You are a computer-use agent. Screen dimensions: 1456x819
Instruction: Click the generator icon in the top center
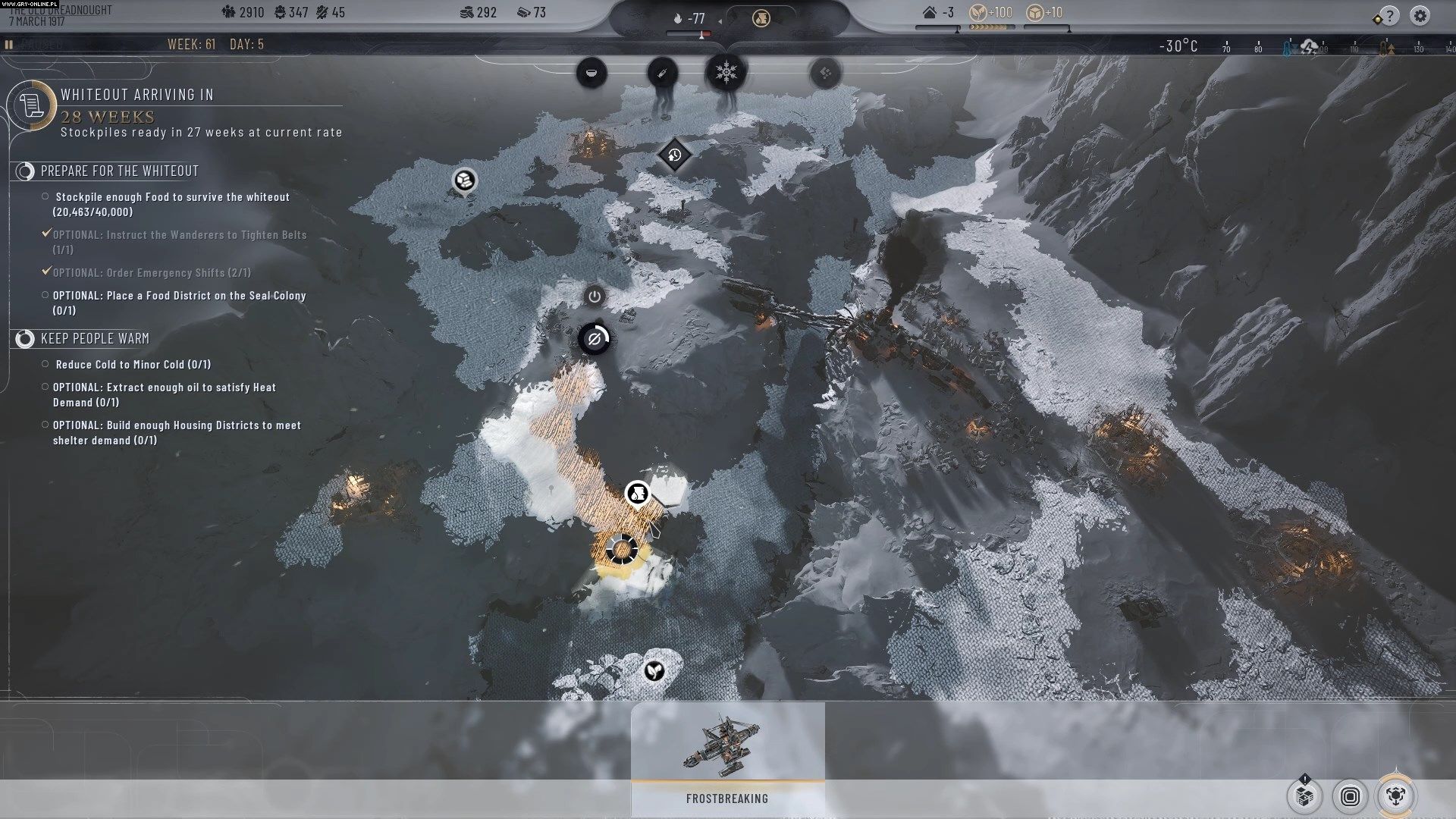tap(761, 18)
